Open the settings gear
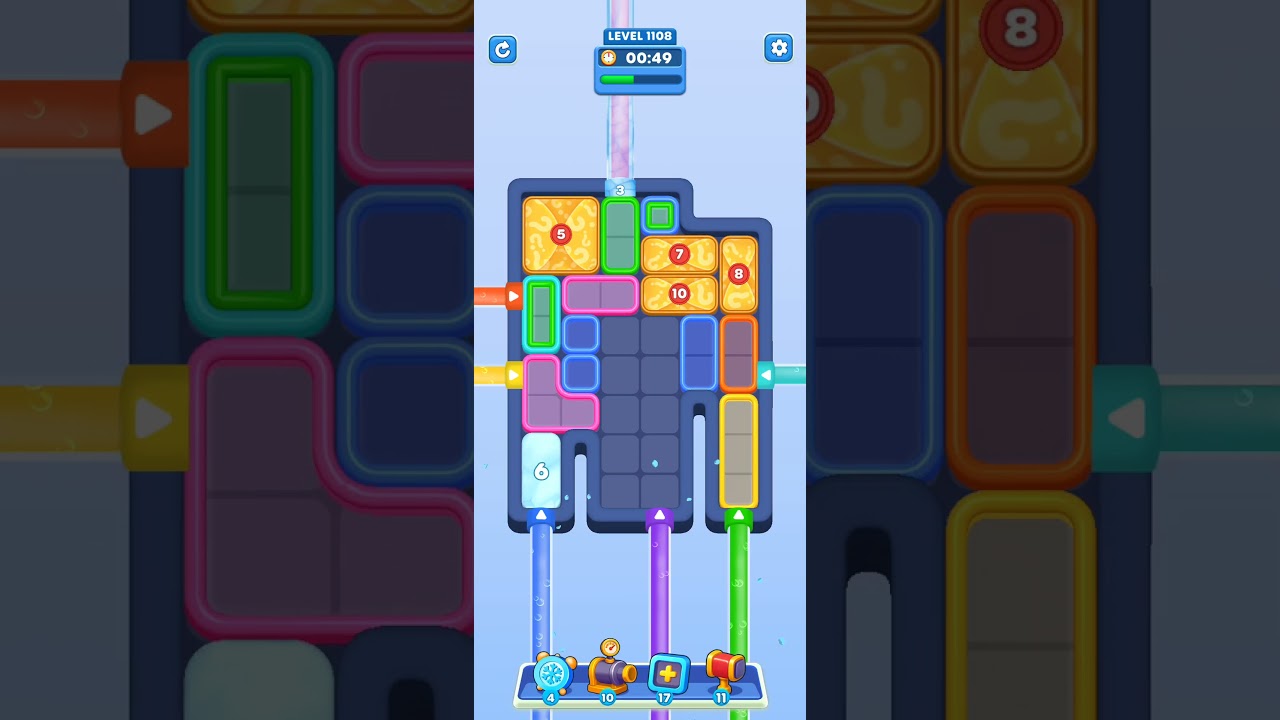Viewport: 1280px width, 720px height. click(779, 47)
